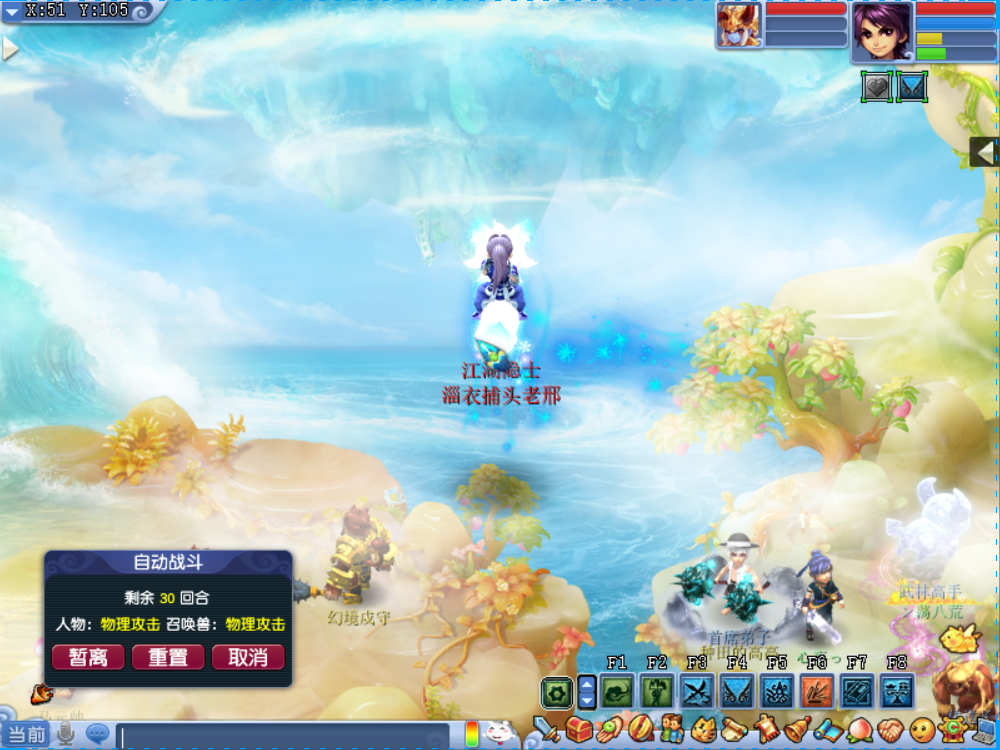Screen dimensions: 1000x750
Task: Open the handshake trade icon
Action: [892, 730]
